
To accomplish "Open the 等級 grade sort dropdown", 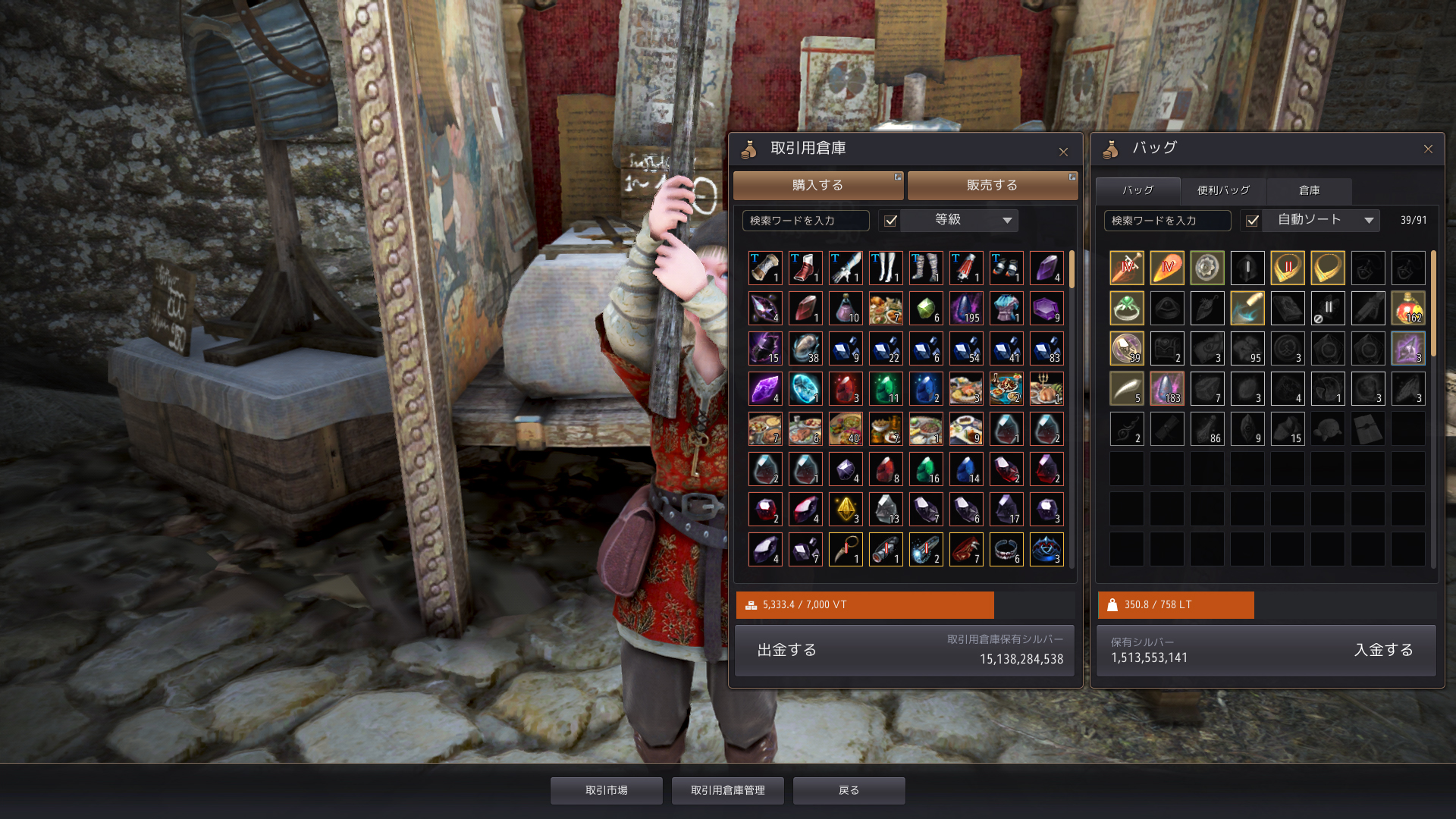I will coord(974,220).
